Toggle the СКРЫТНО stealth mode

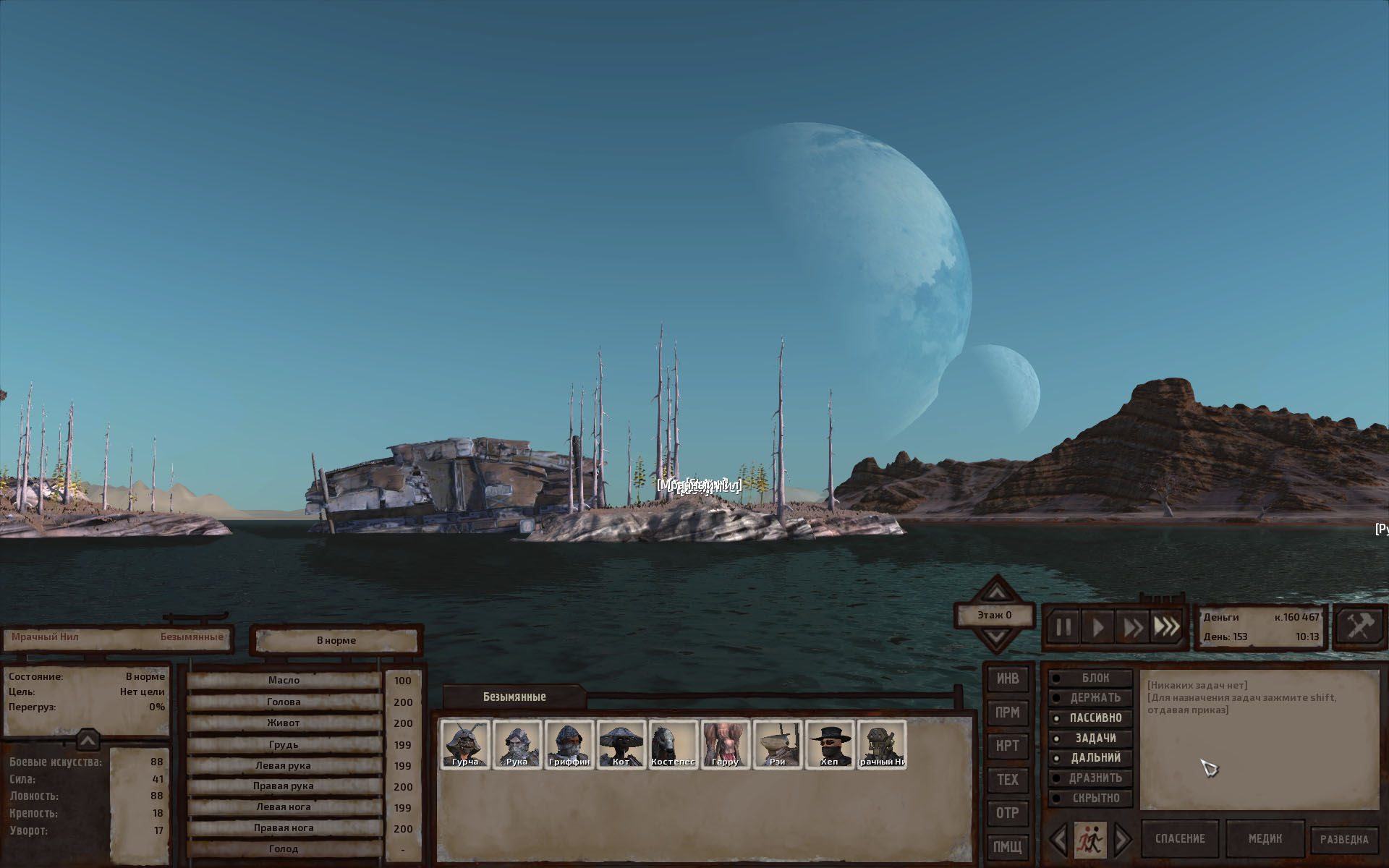click(x=1090, y=799)
